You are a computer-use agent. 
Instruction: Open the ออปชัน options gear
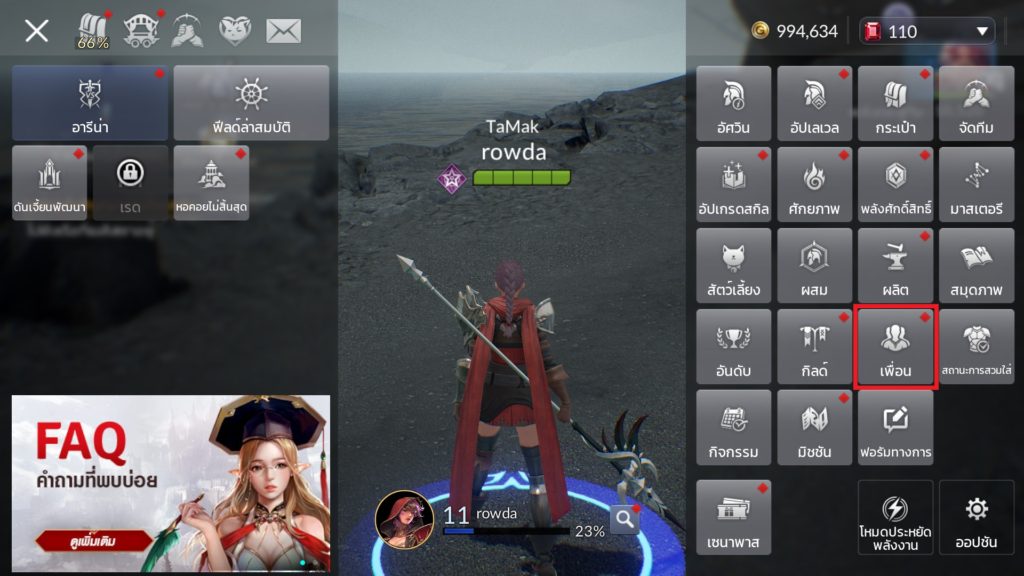976,517
